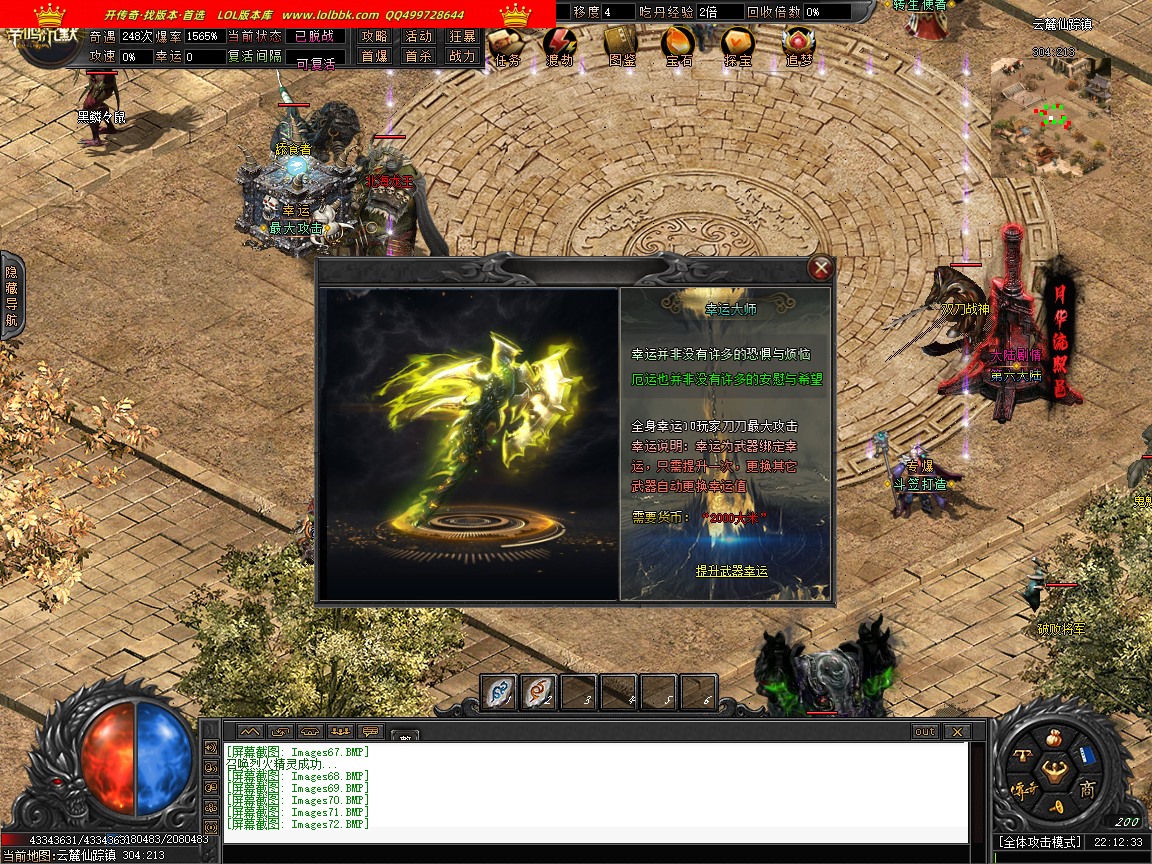Open the 战力 power button

[462, 57]
